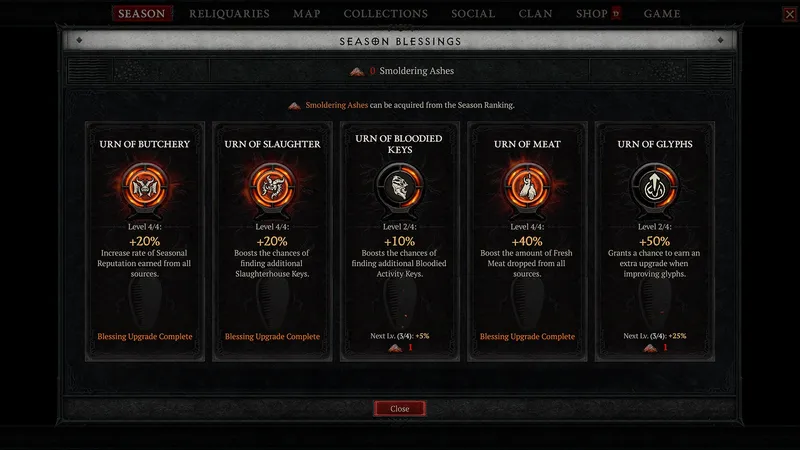This screenshot has width=800, height=450.
Task: Select the Urn of Butchery blessing icon
Action: click(145, 186)
